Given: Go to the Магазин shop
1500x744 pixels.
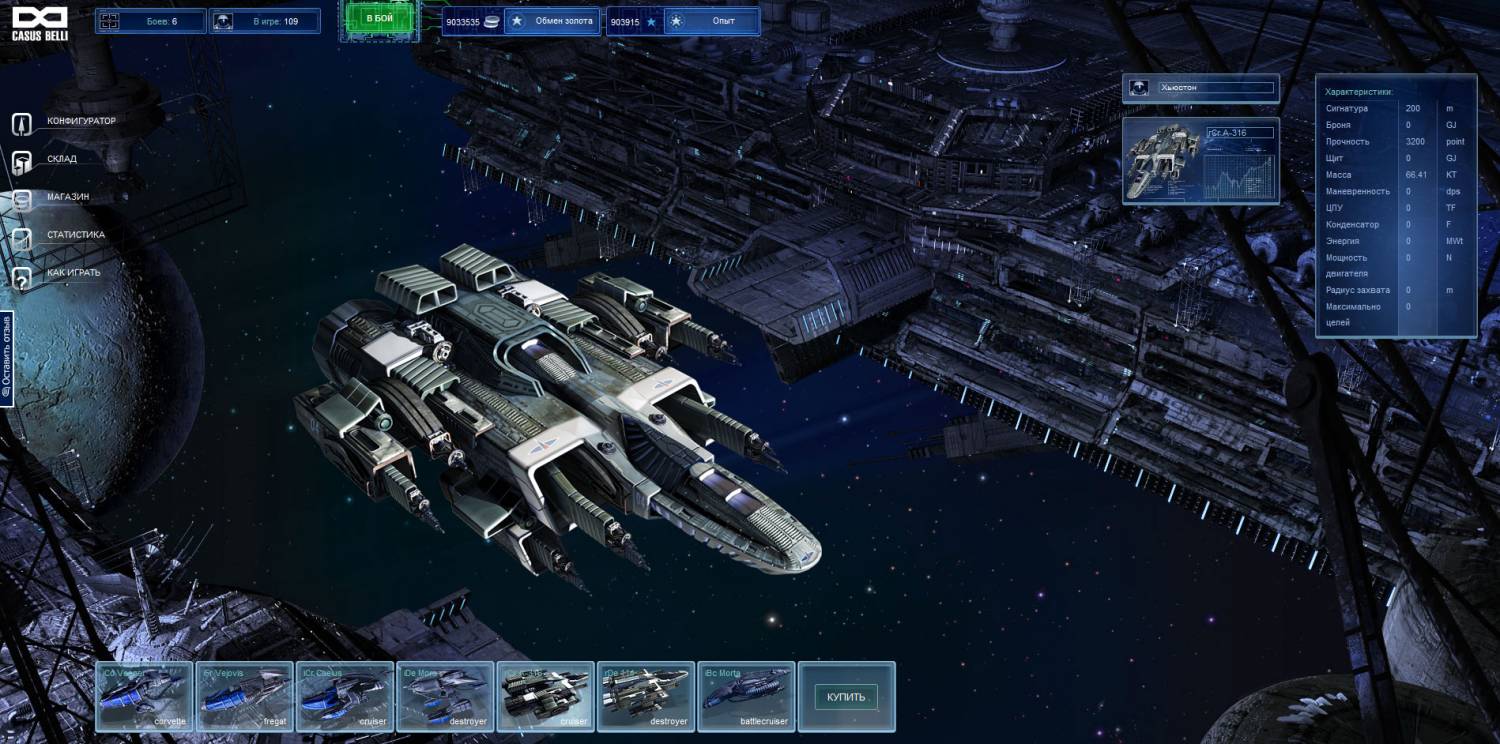Looking at the screenshot, I should (x=67, y=197).
